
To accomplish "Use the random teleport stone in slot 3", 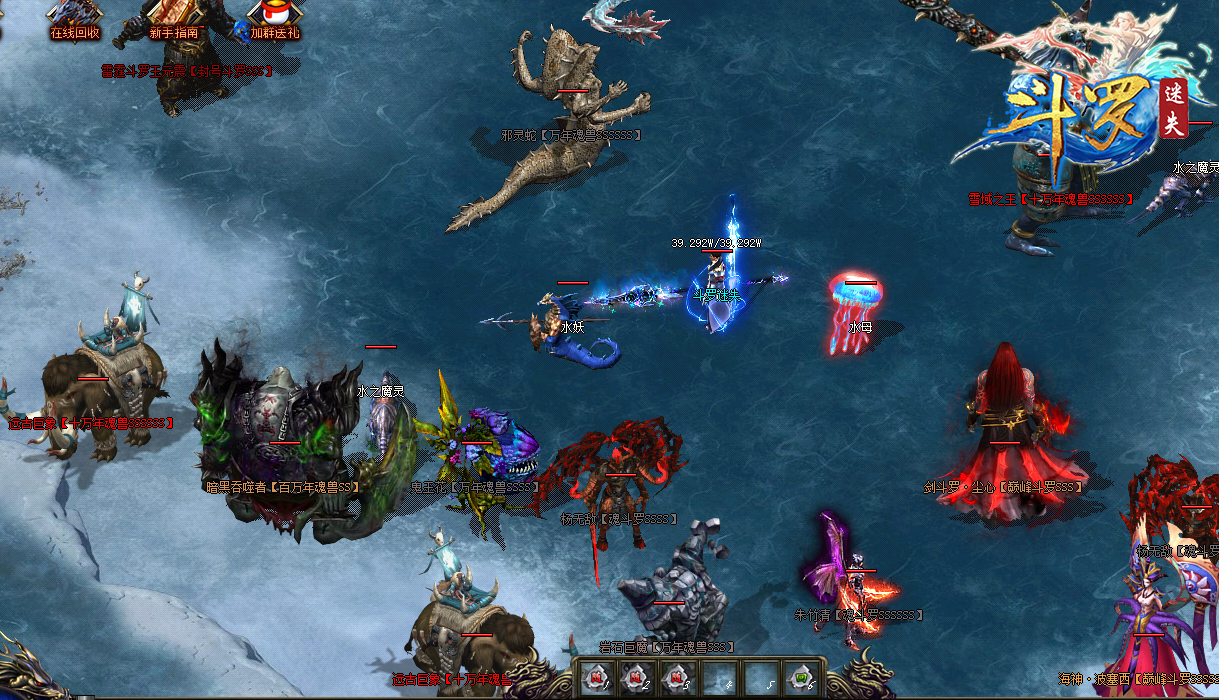I will (x=678, y=678).
